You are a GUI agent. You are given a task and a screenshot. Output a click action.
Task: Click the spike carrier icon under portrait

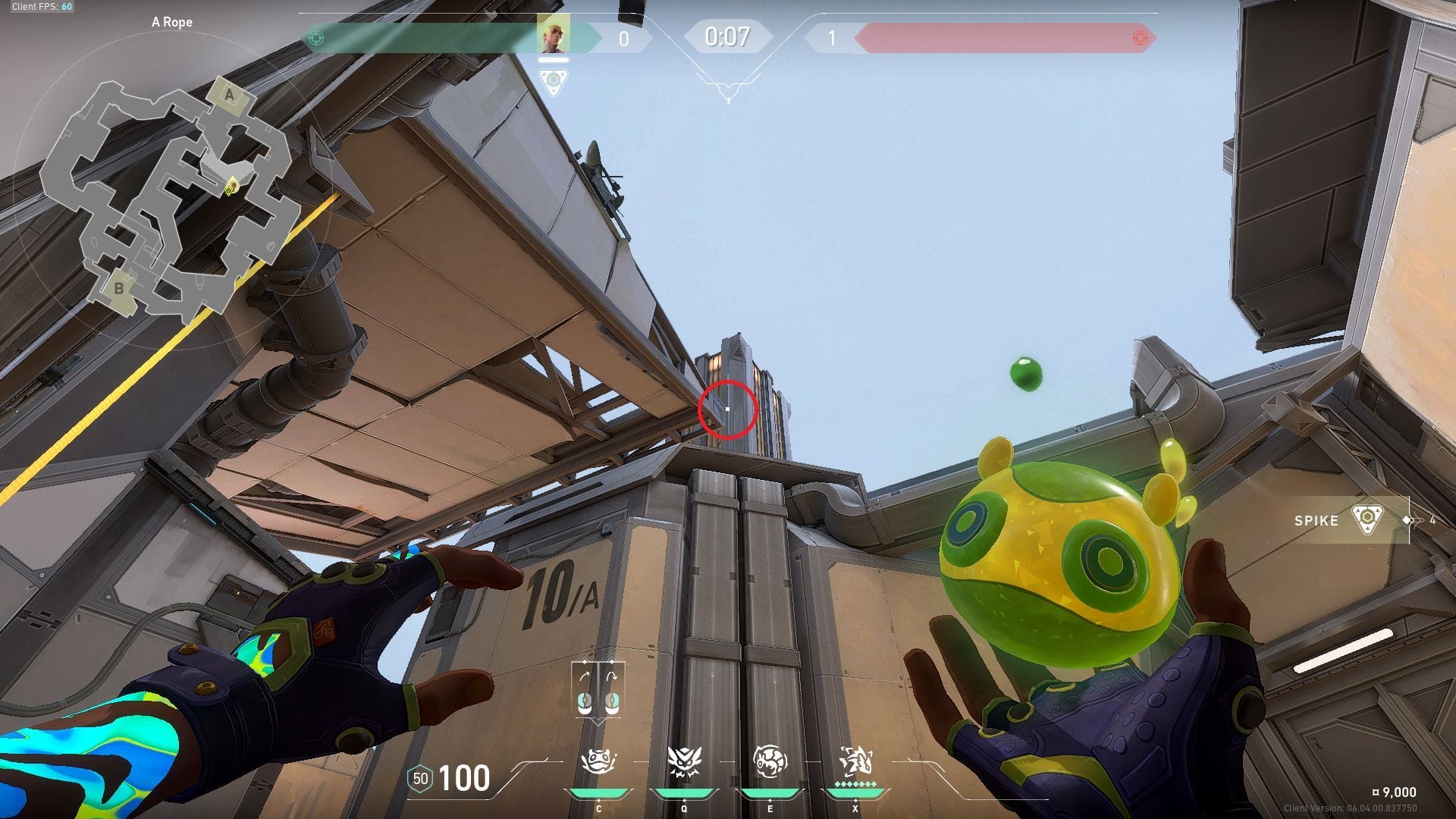(x=554, y=80)
